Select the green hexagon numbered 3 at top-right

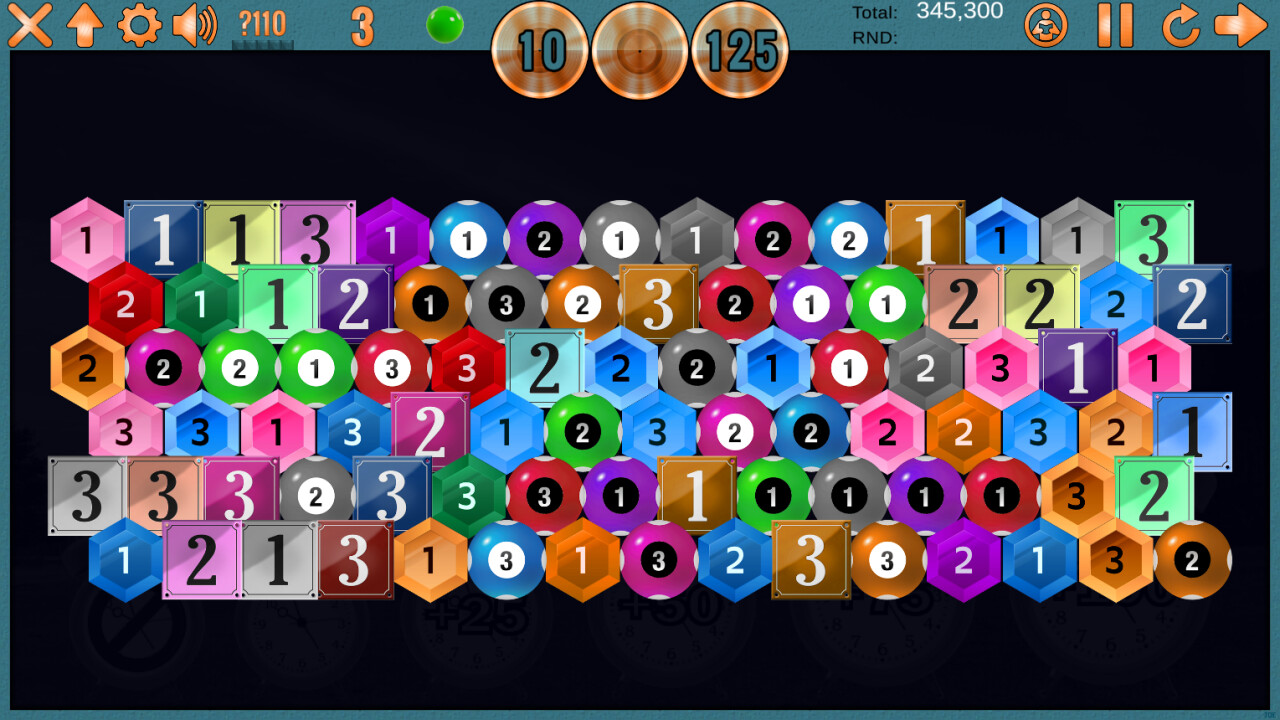1157,237
